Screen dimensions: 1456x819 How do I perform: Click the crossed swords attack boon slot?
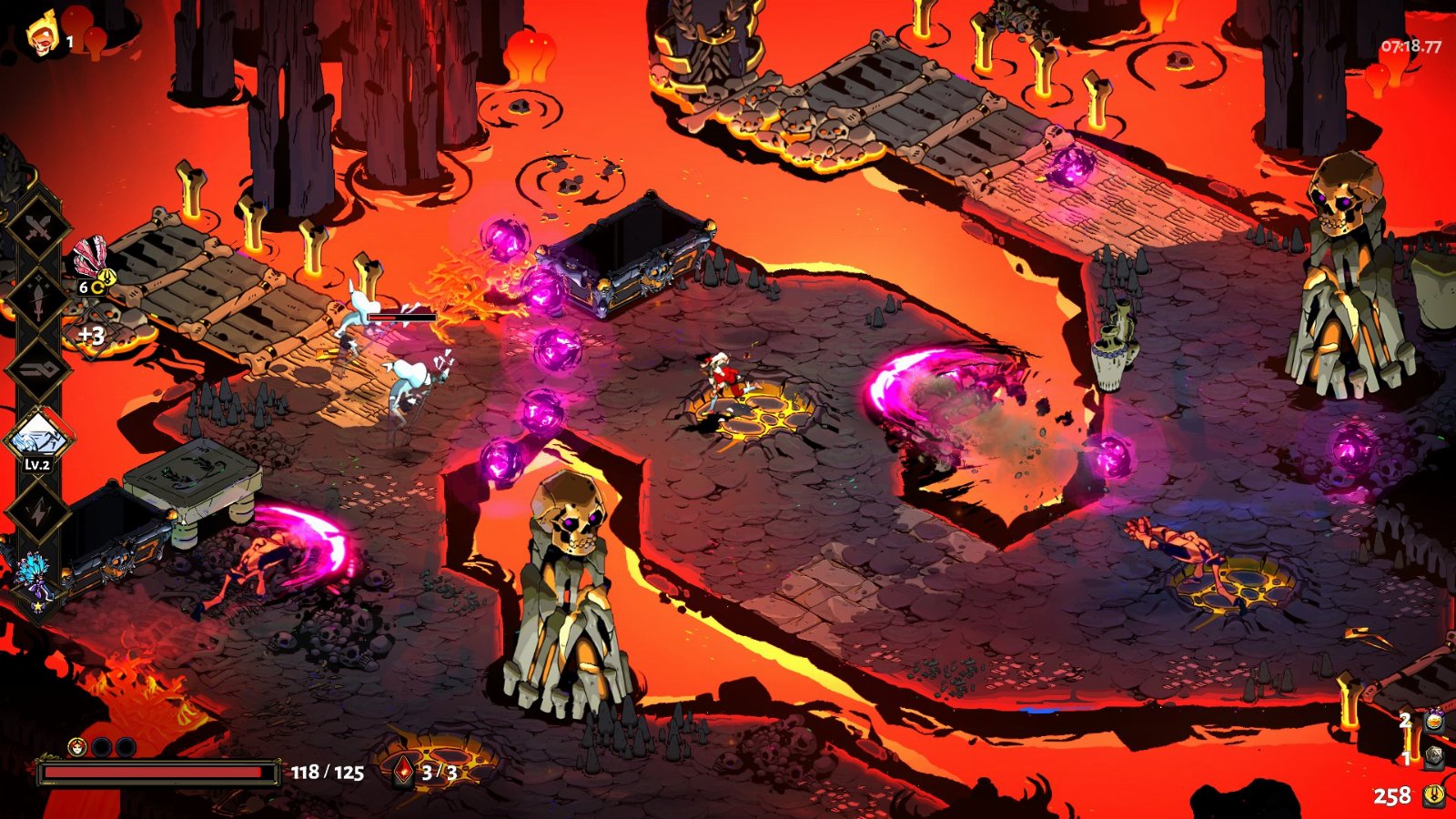tap(36, 230)
